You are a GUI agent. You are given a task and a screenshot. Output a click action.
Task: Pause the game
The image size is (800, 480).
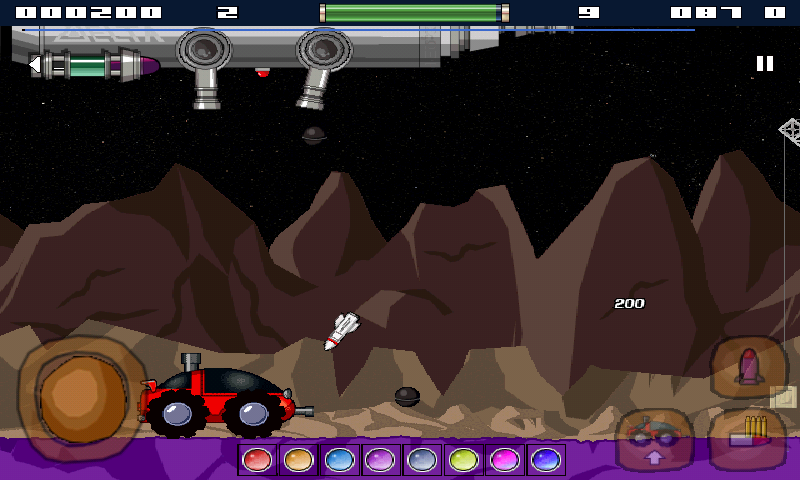pos(765,63)
